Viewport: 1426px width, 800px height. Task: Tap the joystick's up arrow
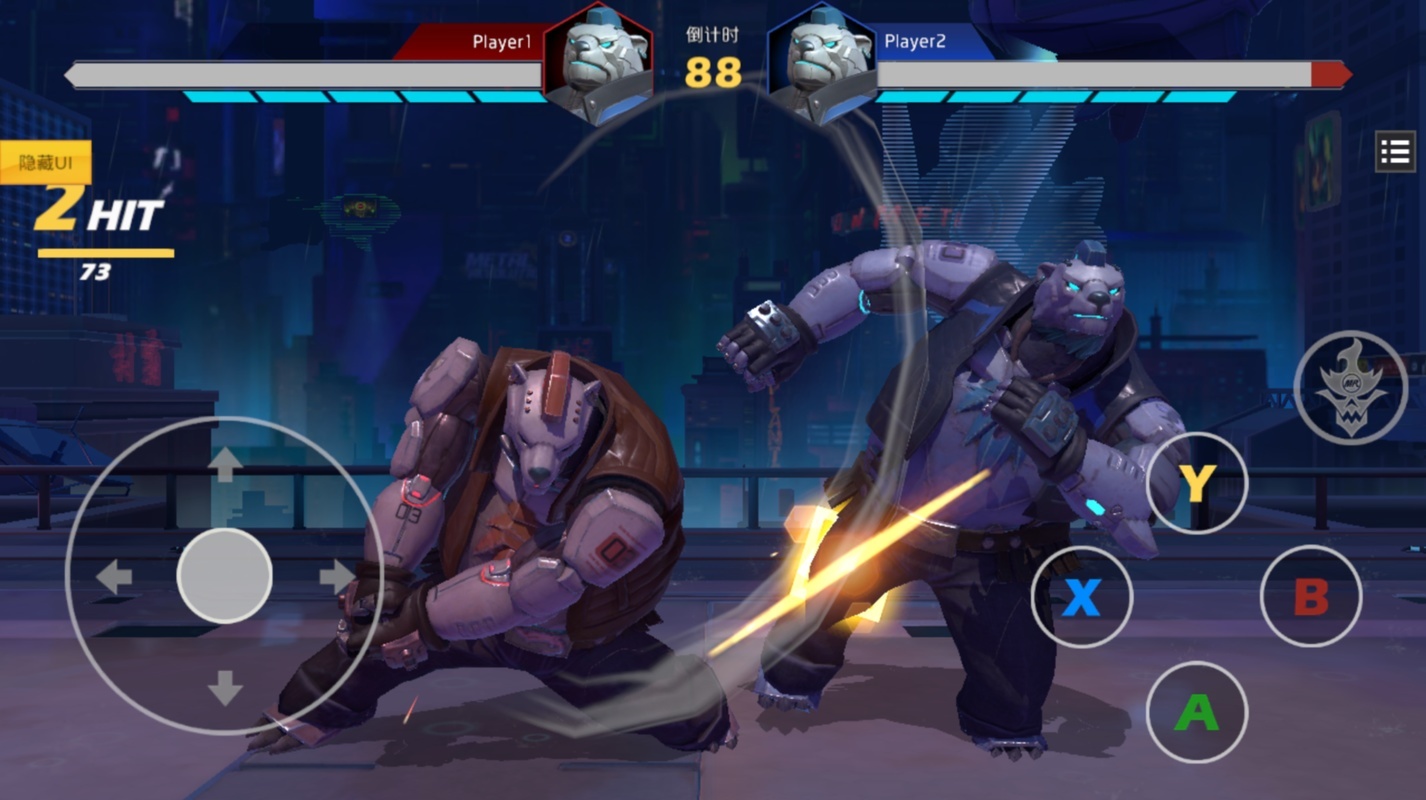tap(224, 464)
